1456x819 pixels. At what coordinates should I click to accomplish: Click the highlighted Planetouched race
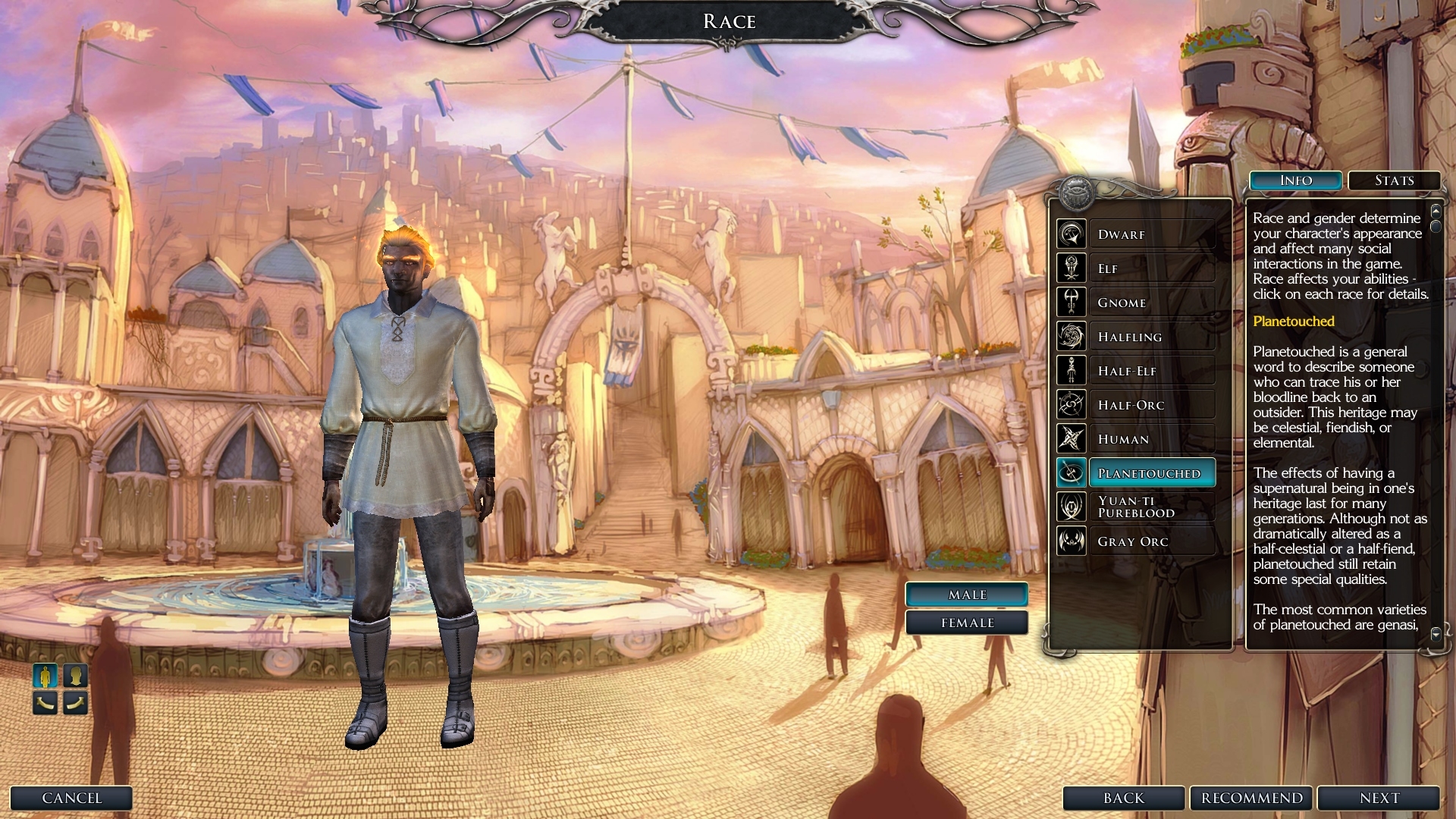tap(1150, 473)
